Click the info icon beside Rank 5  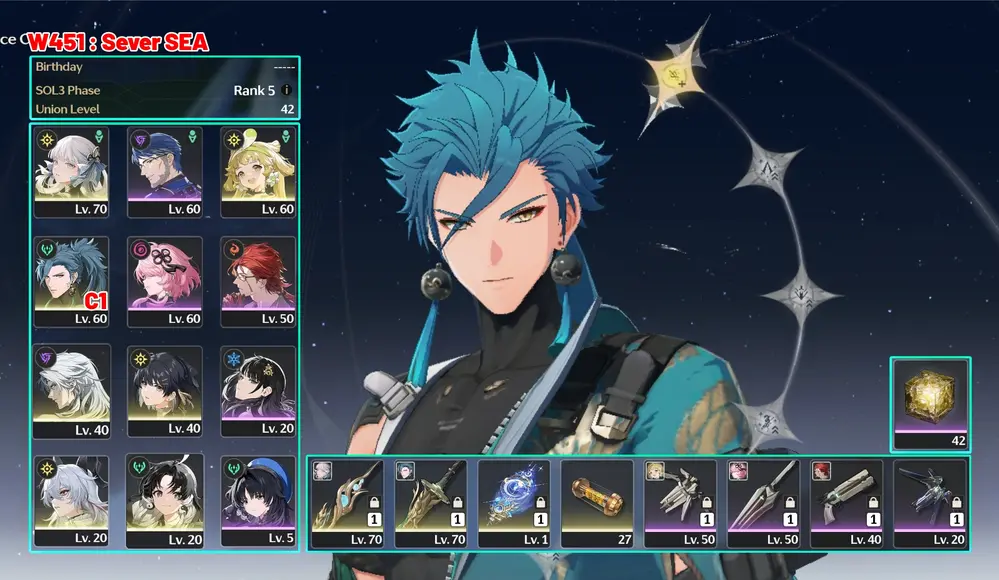coord(286,90)
